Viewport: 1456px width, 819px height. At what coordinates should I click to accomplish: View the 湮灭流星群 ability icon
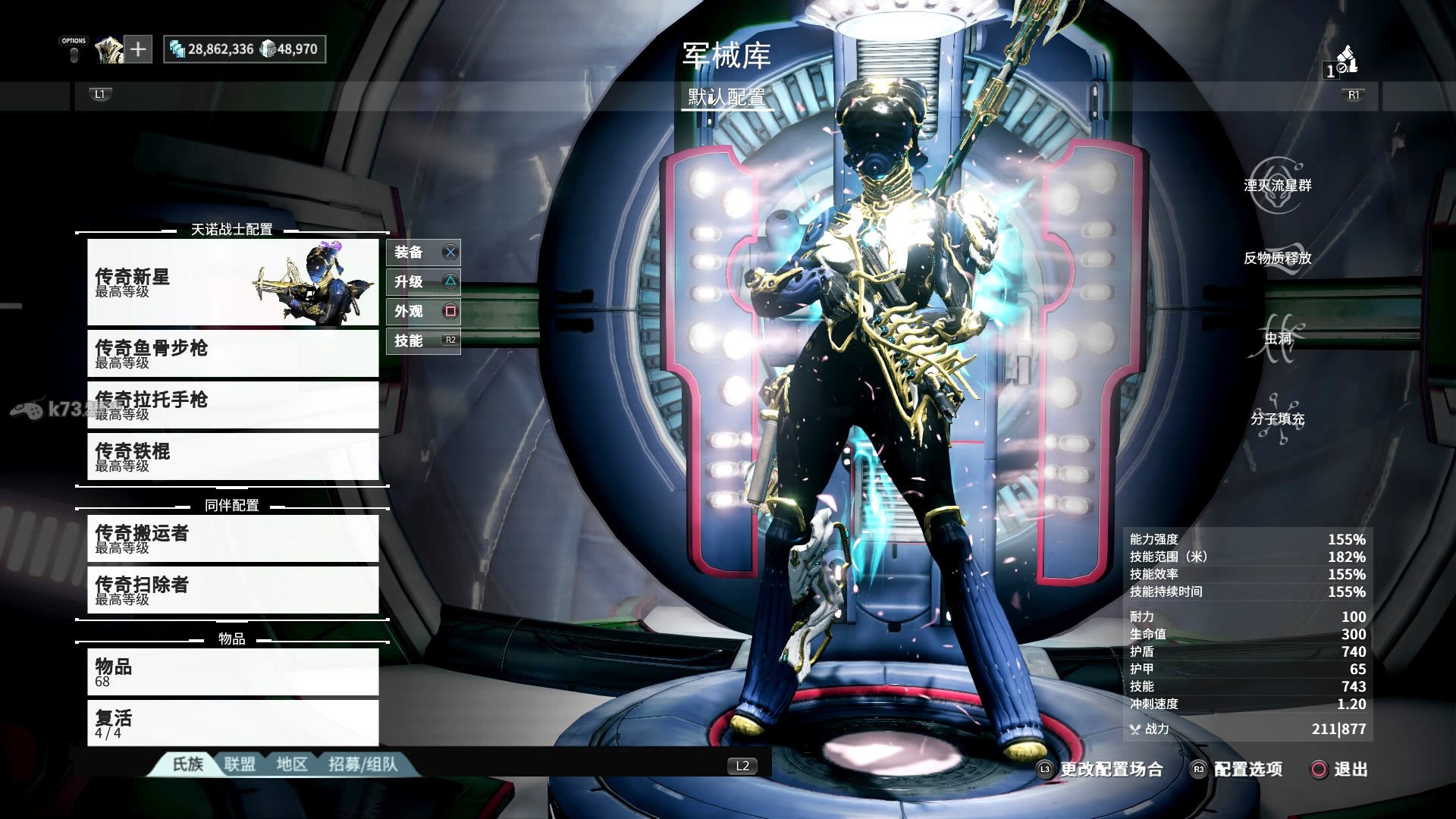1278,185
